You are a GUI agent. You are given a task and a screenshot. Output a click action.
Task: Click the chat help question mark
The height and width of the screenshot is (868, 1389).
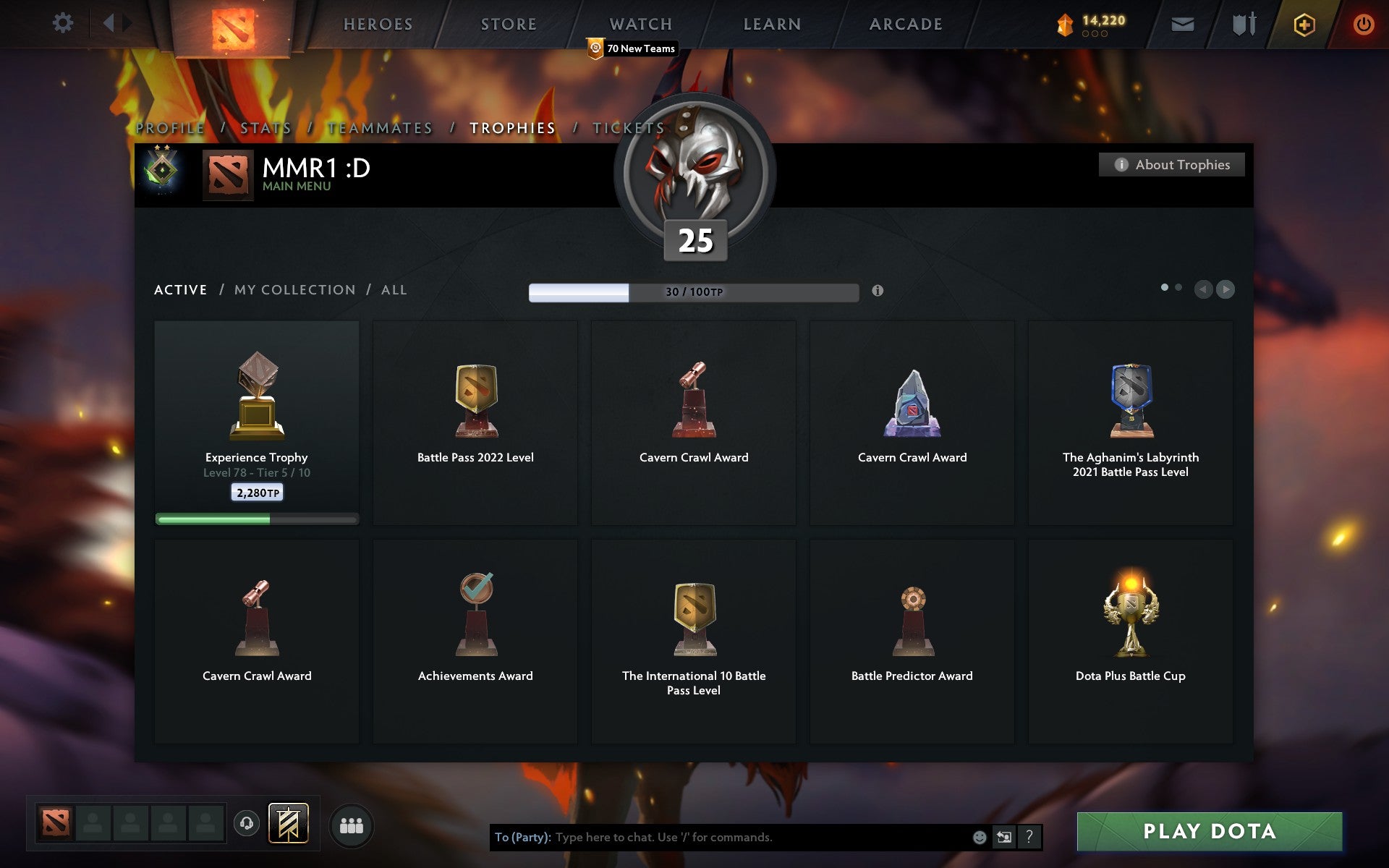1027,838
